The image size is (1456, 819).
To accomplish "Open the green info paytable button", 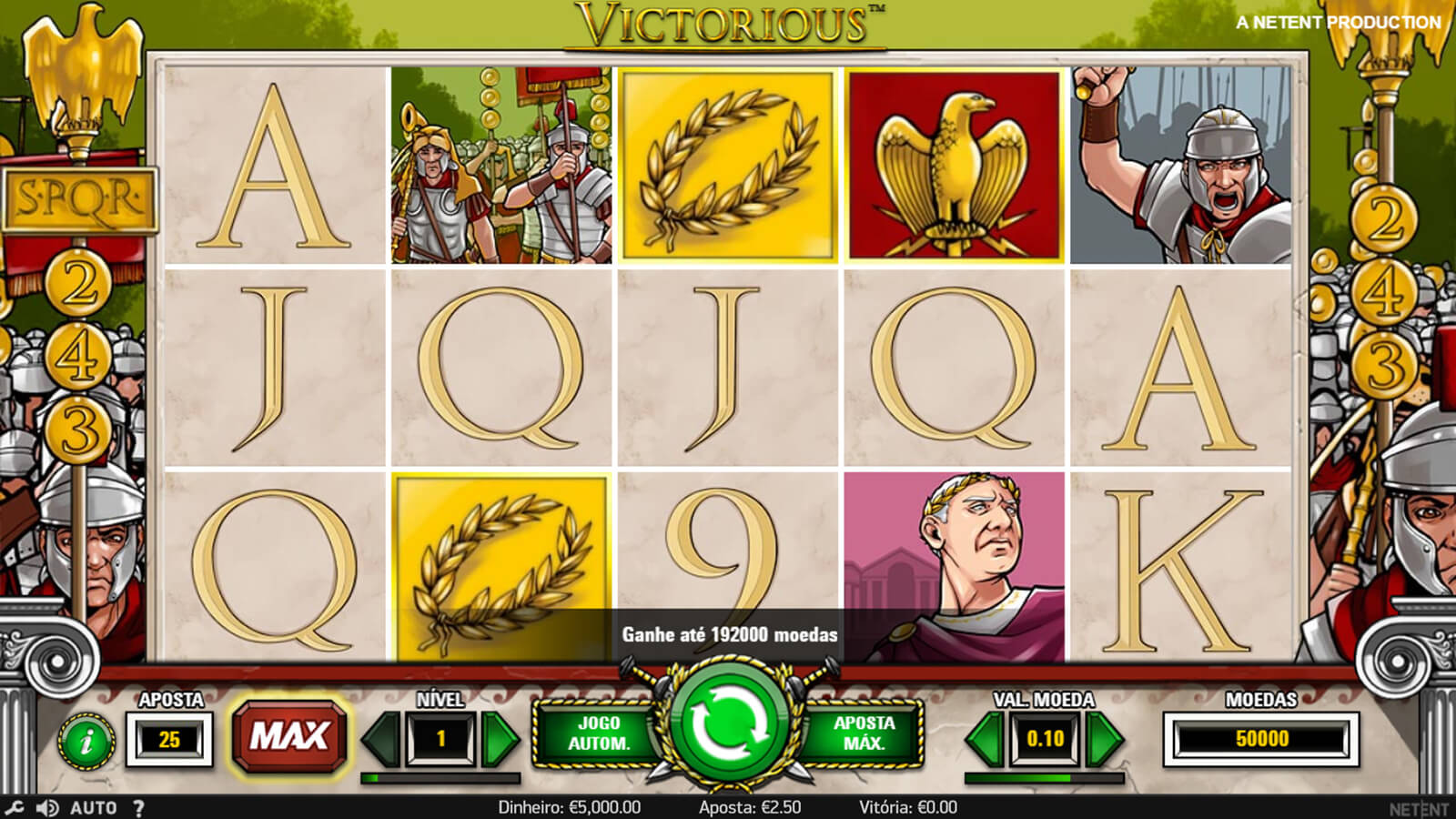I will point(86,741).
